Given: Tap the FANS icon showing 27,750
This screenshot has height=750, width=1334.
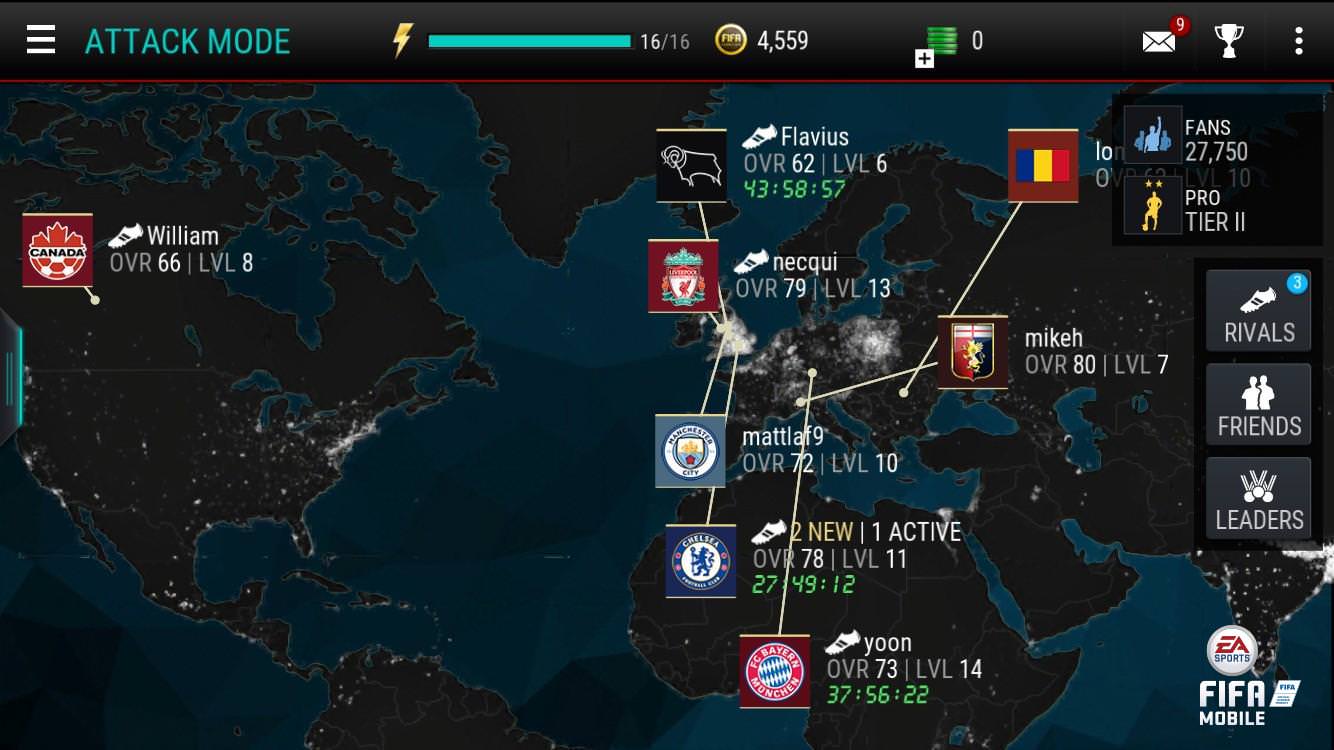Looking at the screenshot, I should (x=1152, y=138).
